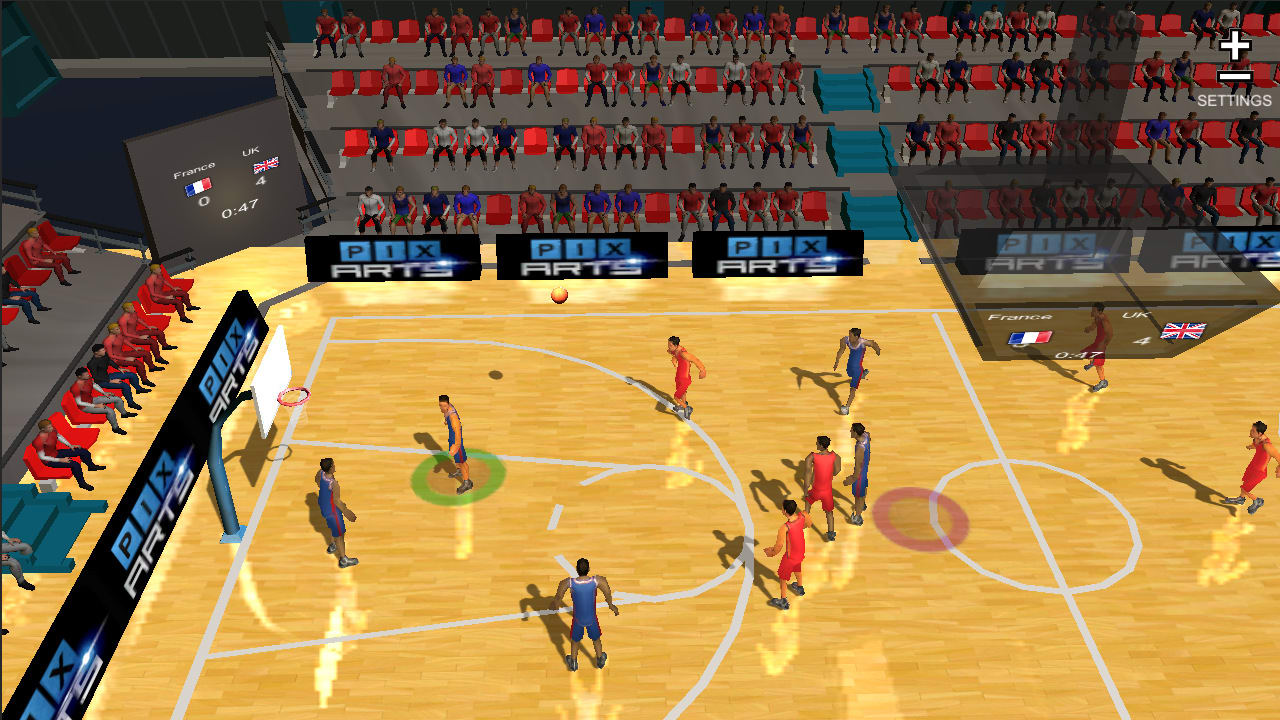Click the France flag on the overlay scoreboard
Viewport: 1280px width, 720px height.
pyautogui.click(x=1029, y=338)
